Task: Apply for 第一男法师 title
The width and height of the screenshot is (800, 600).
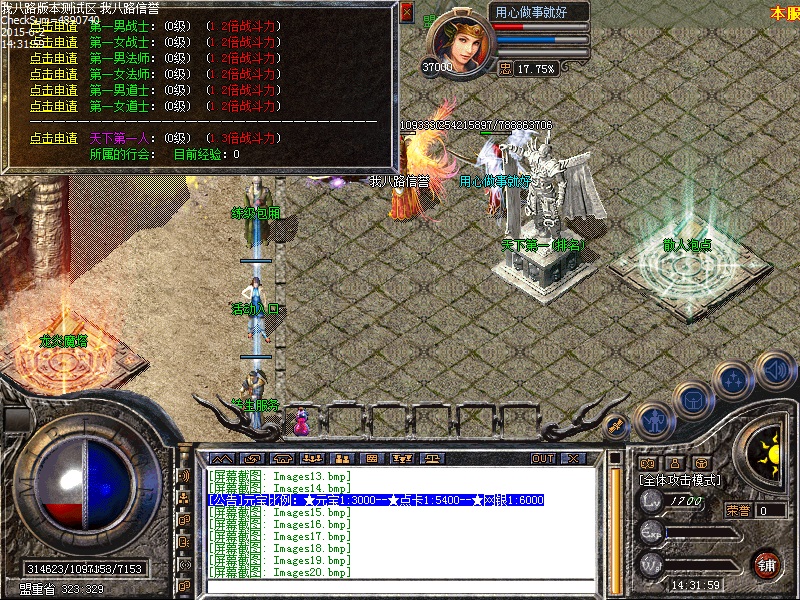Action: coord(54,58)
